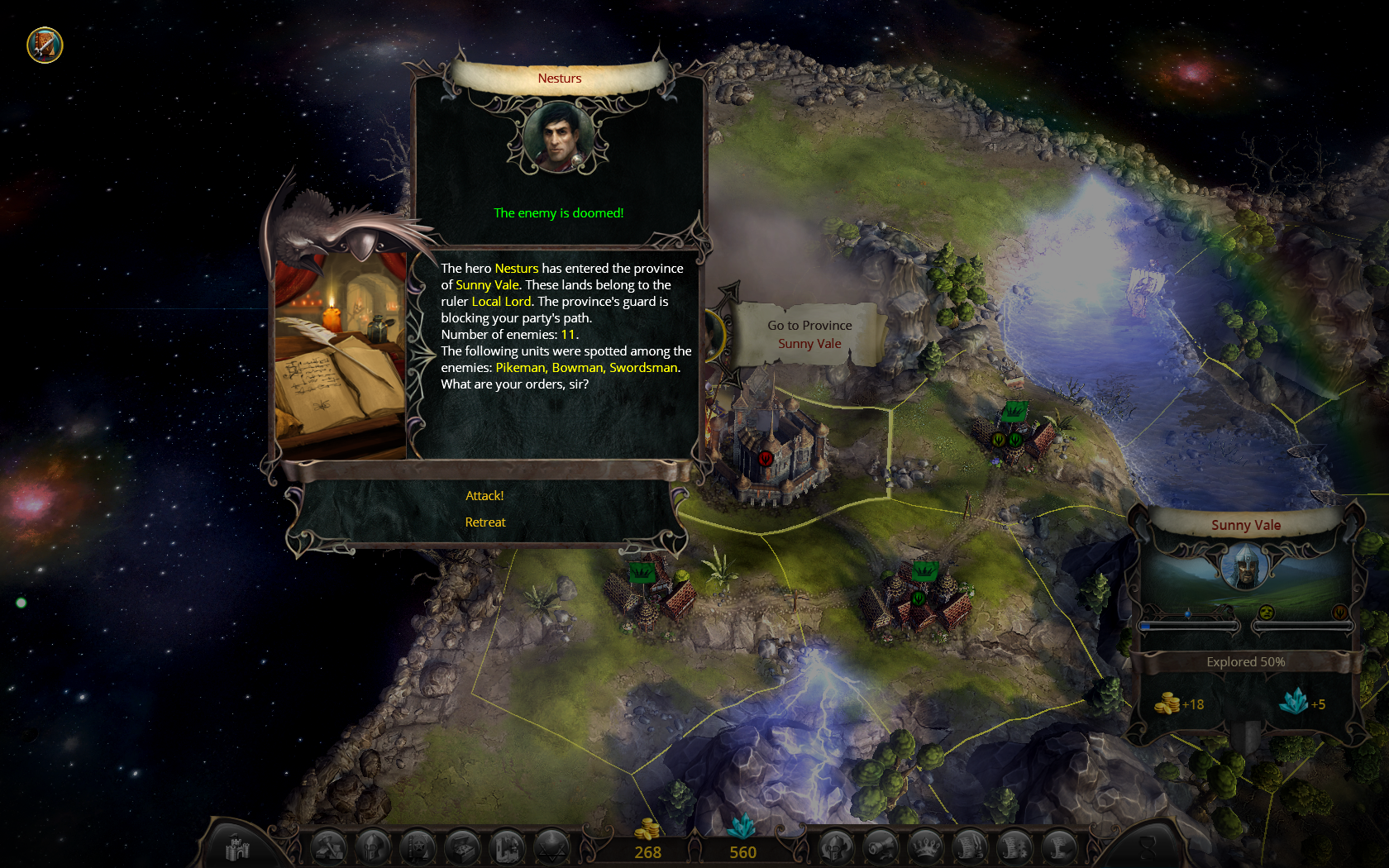The height and width of the screenshot is (868, 1389).
Task: Click the Swordsman unit link in the message
Action: tap(643, 368)
